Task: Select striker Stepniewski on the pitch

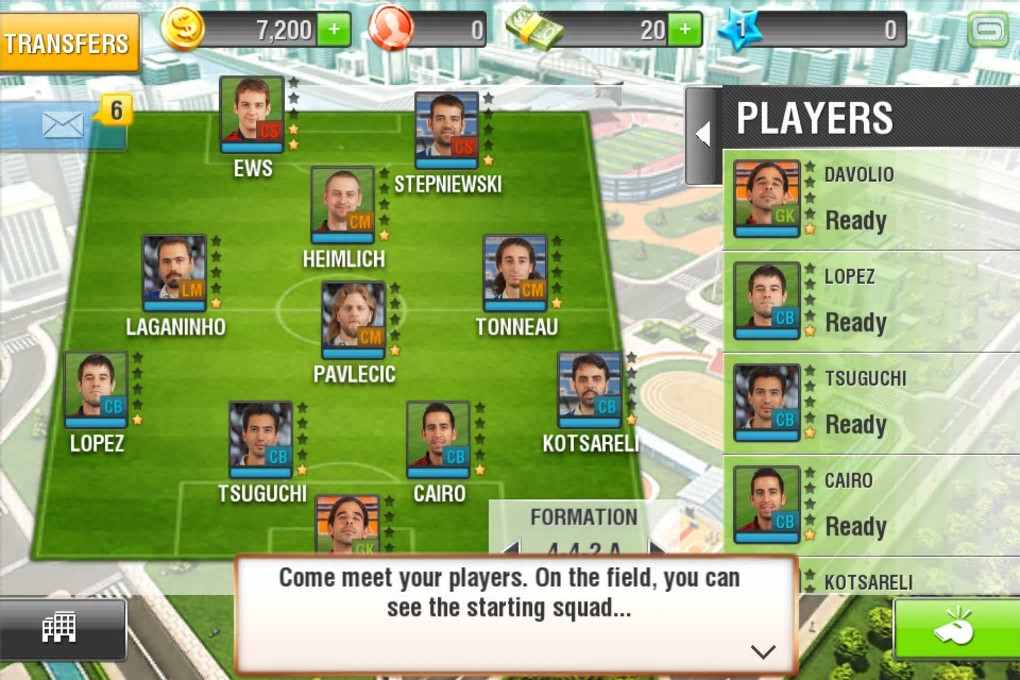Action: tap(447, 130)
